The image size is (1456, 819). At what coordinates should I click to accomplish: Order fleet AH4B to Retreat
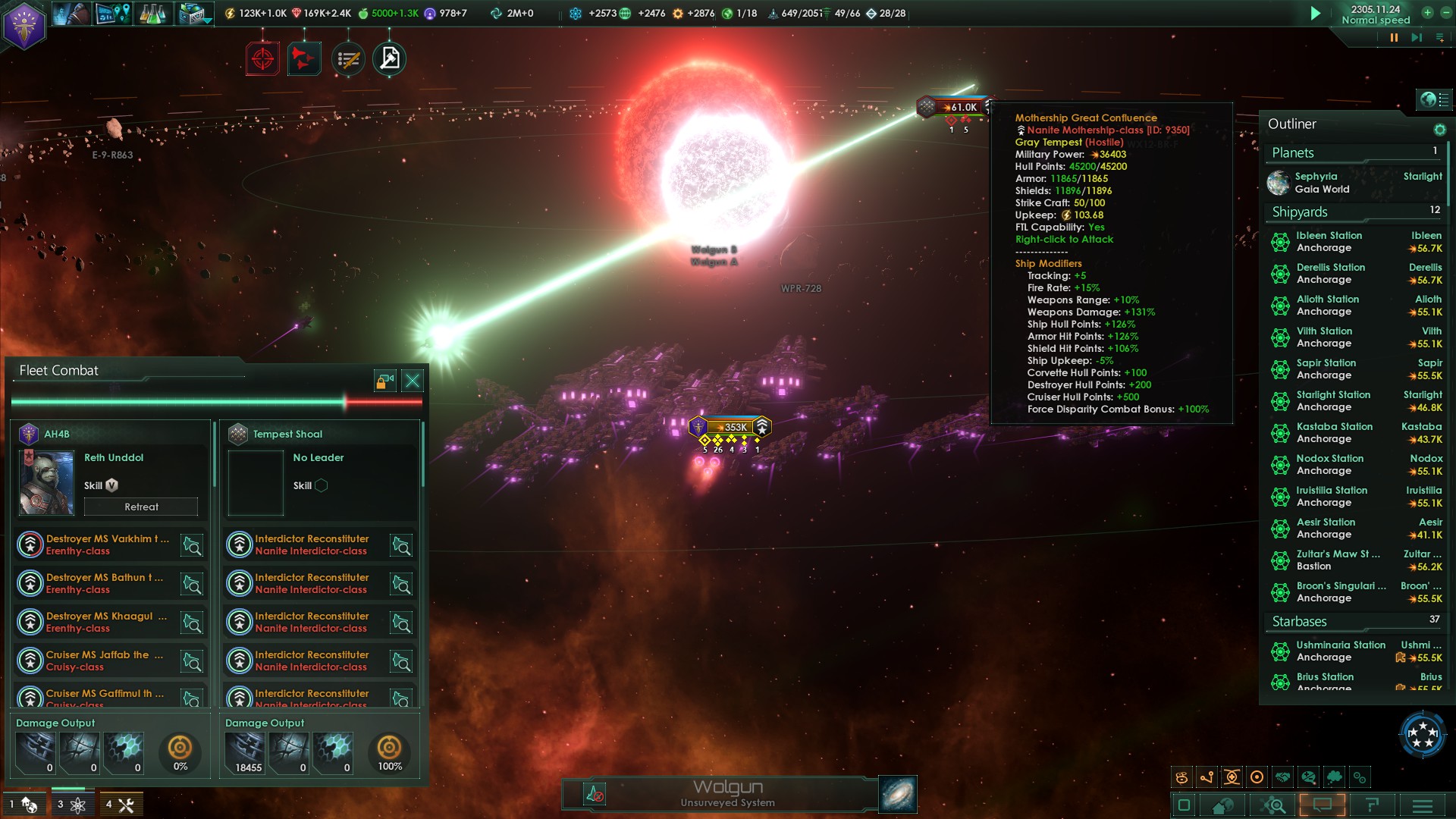click(141, 507)
